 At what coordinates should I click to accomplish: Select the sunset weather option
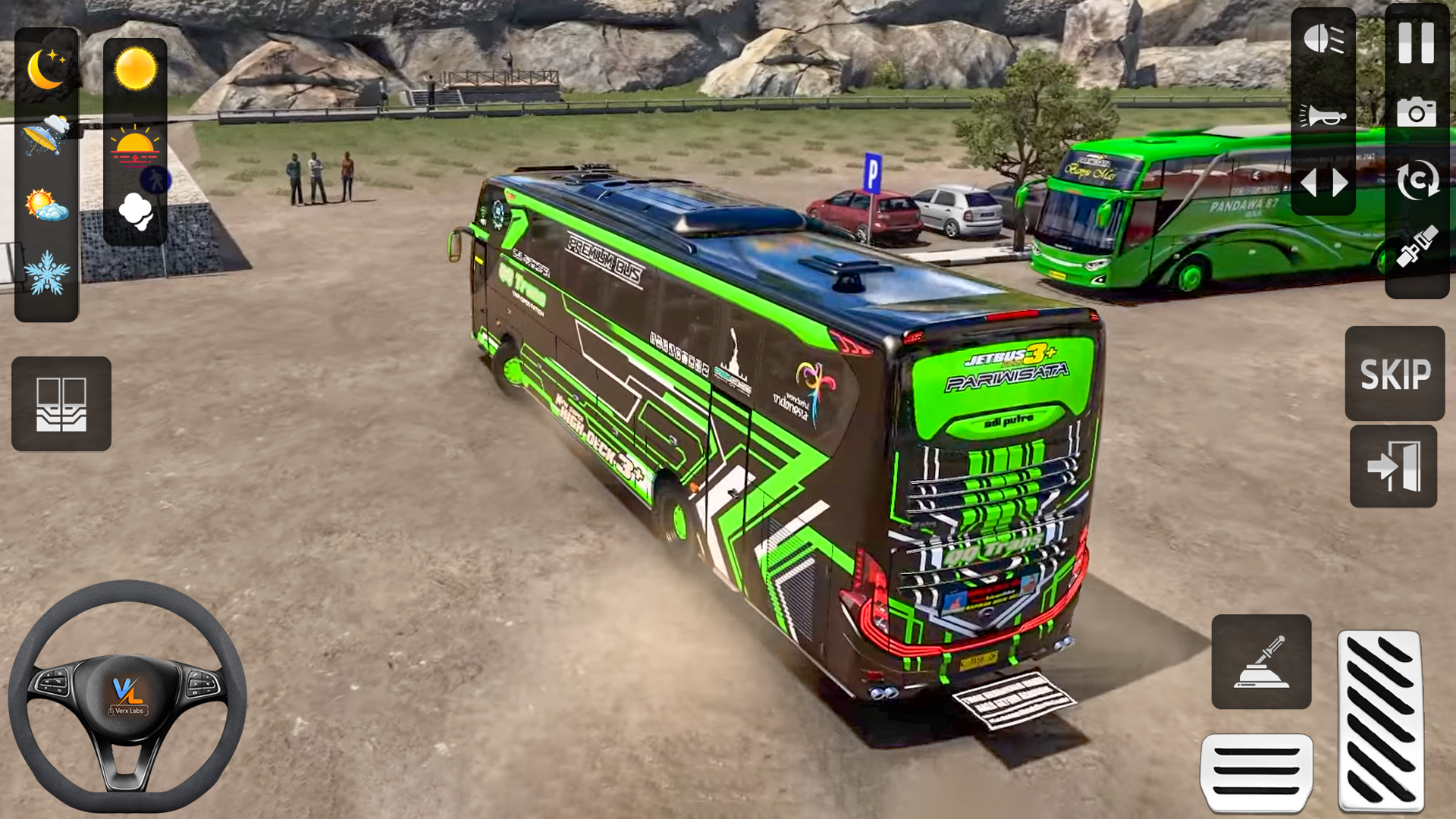pyautogui.click(x=136, y=146)
